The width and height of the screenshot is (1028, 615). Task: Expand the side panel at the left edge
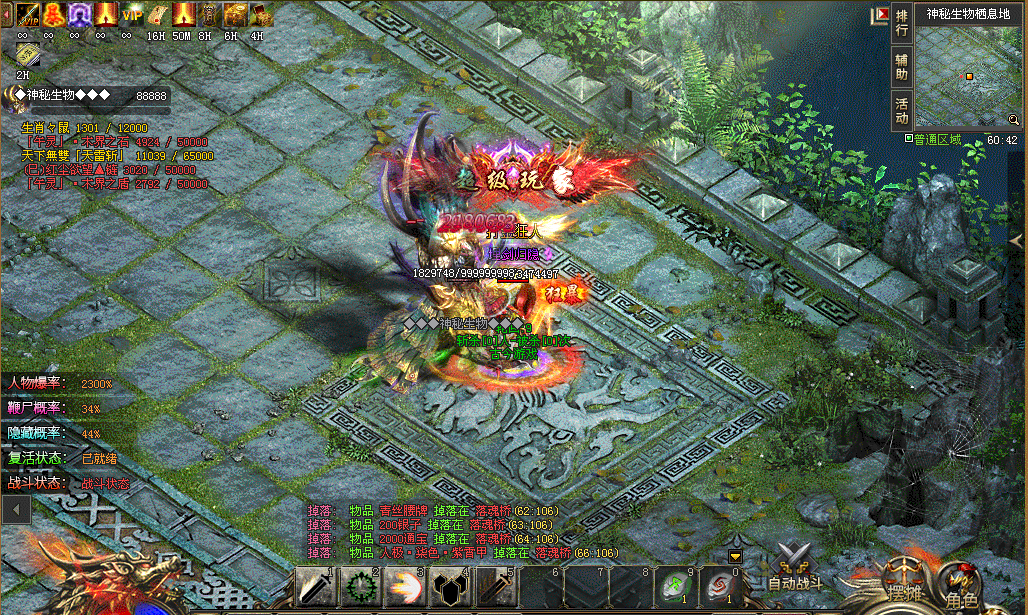(x=15, y=510)
